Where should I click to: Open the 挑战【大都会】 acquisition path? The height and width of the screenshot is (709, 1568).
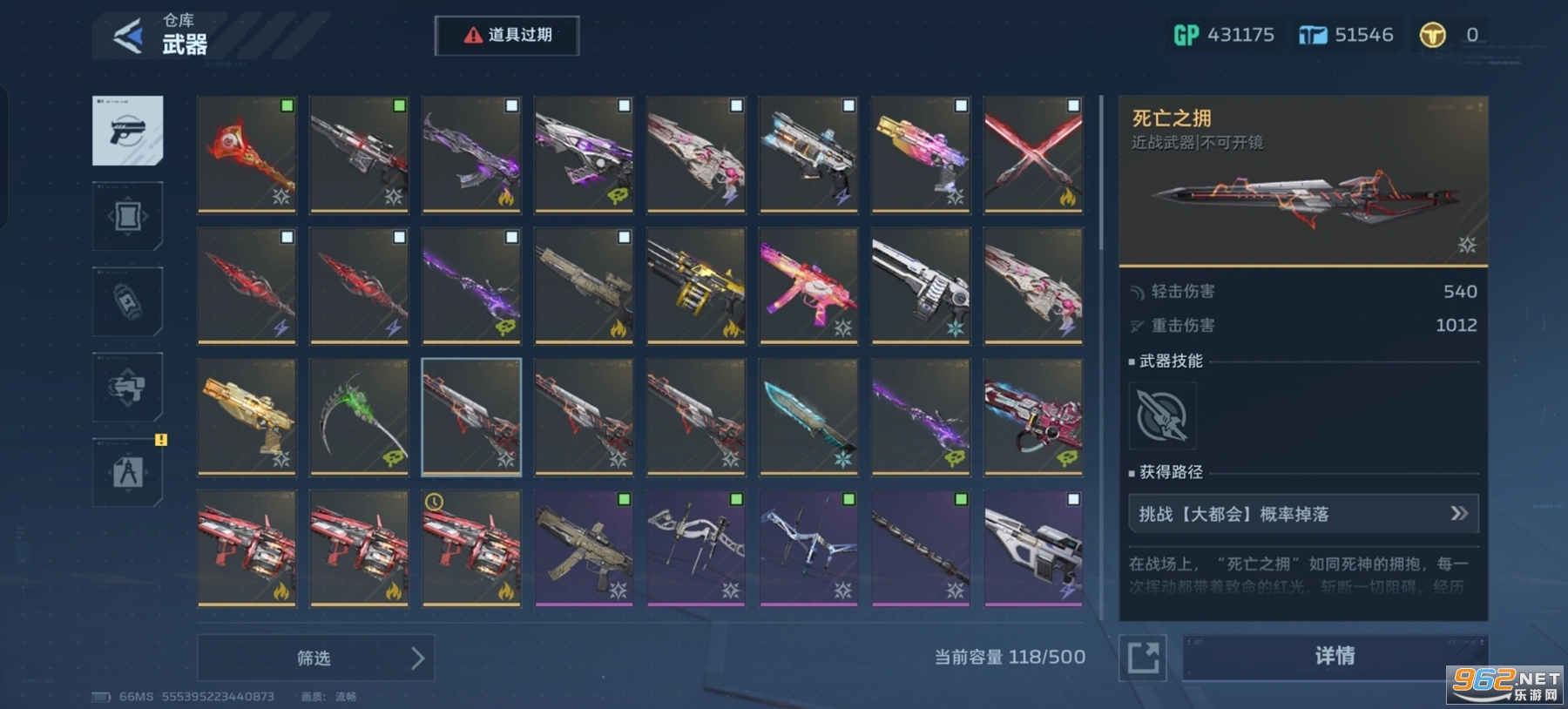1303,514
